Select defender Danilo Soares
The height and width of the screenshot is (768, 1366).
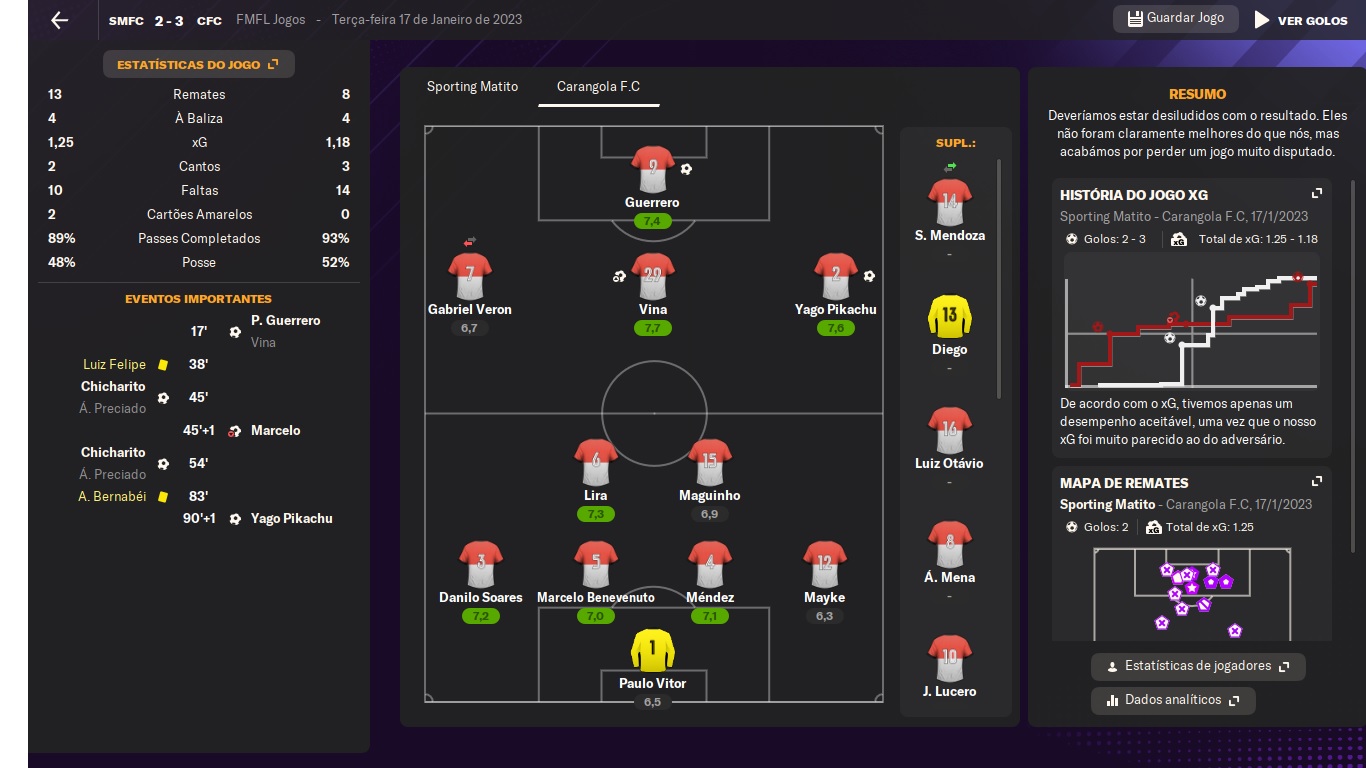480,565
